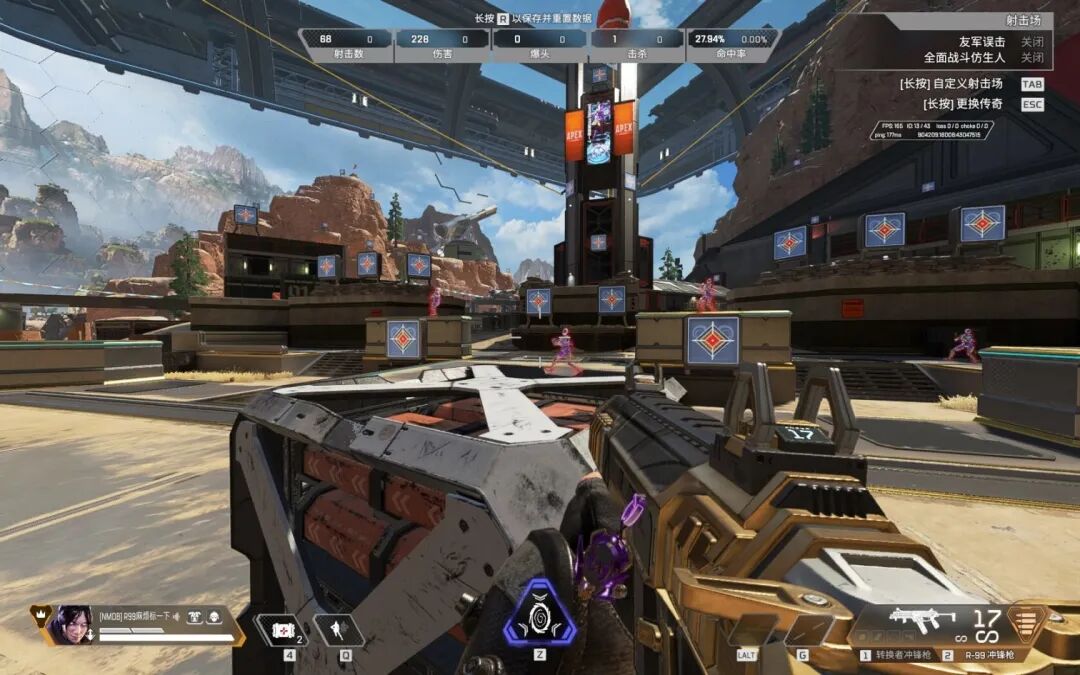Image resolution: width=1080 pixels, height=675 pixels.
Task: Toggle the 友军误击 friendly fire setting
Action: coord(1032,42)
